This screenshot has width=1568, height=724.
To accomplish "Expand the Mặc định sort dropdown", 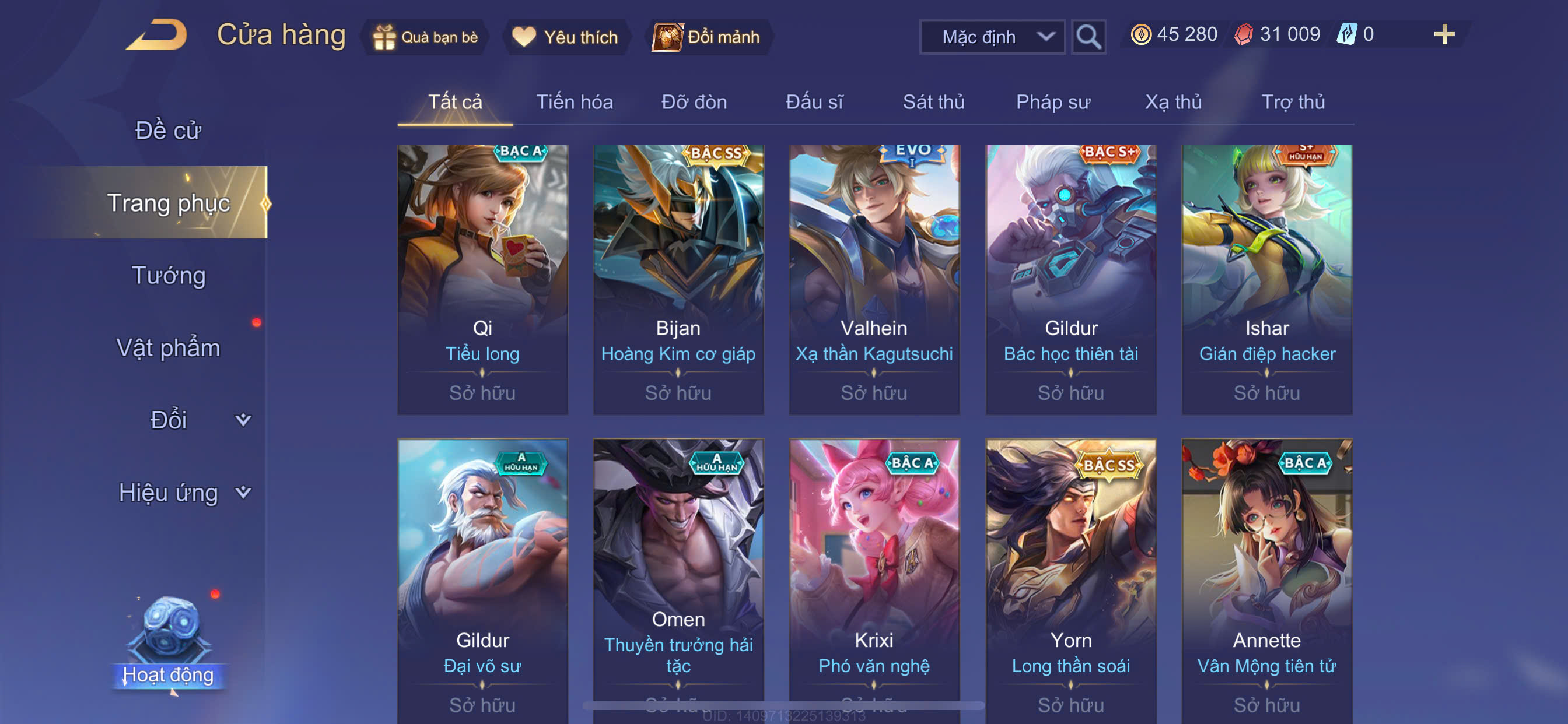I will (991, 37).
